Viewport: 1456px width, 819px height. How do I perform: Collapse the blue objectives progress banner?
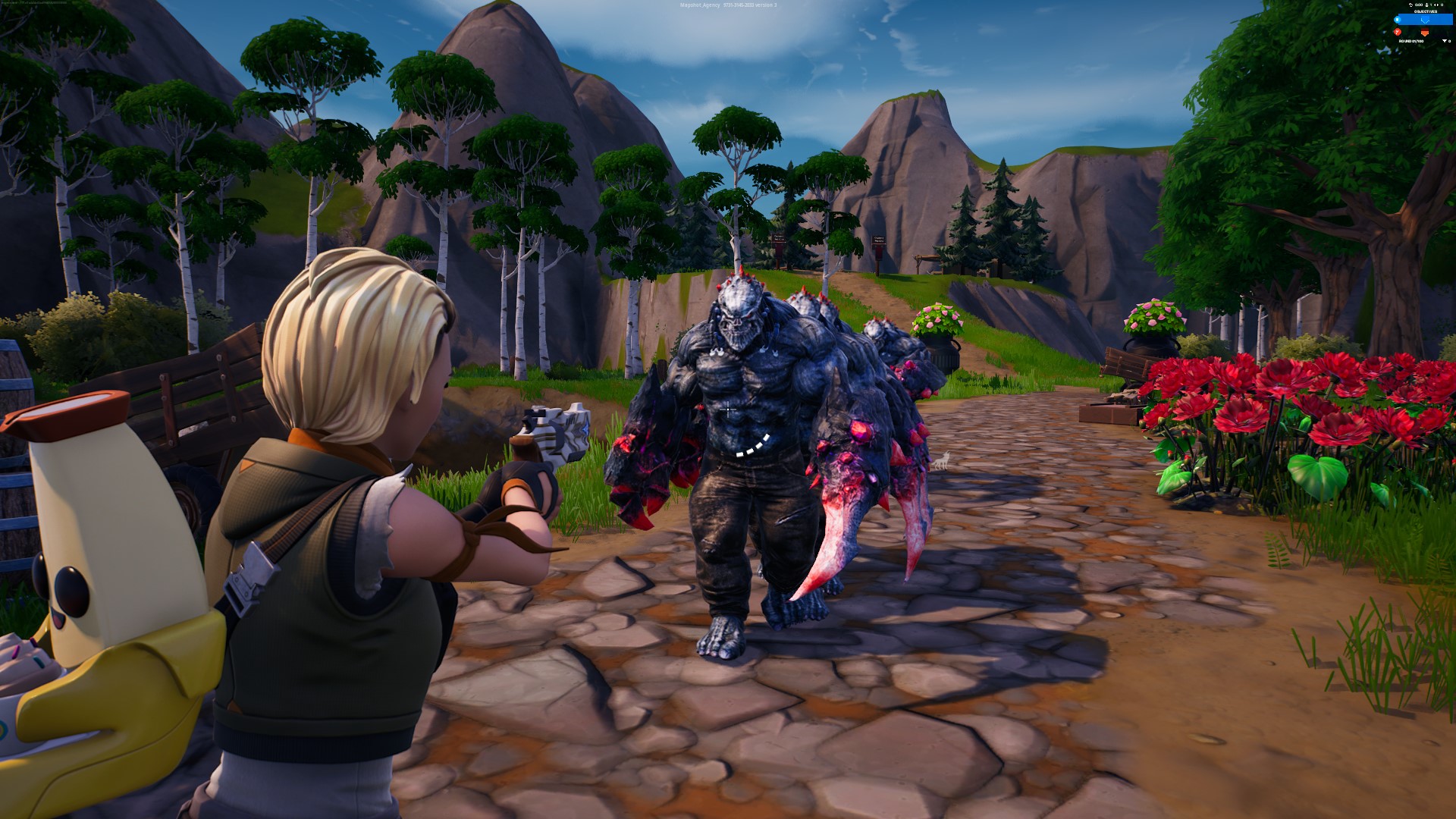click(x=1426, y=20)
